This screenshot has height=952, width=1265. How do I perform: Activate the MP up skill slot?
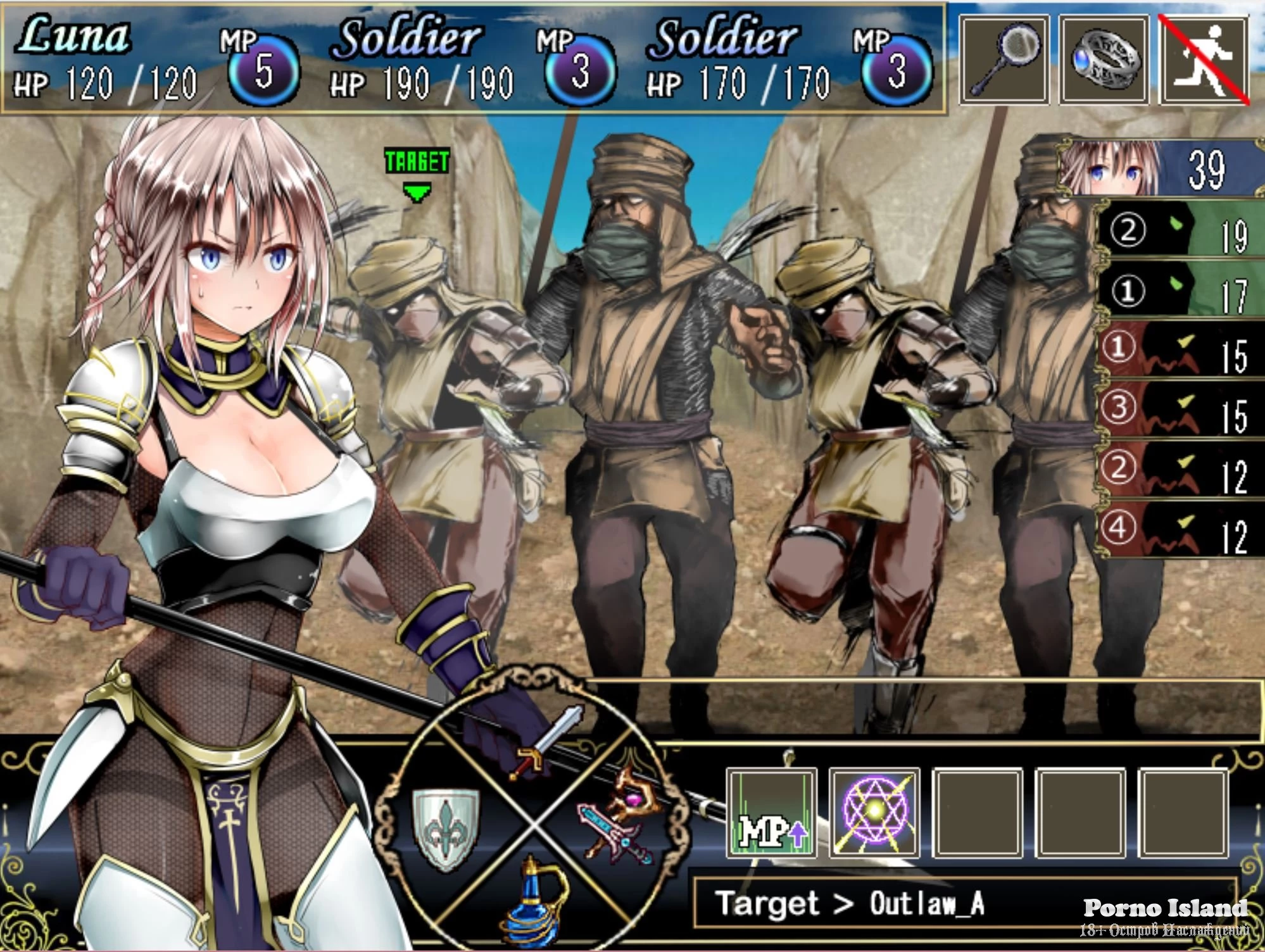click(x=772, y=813)
